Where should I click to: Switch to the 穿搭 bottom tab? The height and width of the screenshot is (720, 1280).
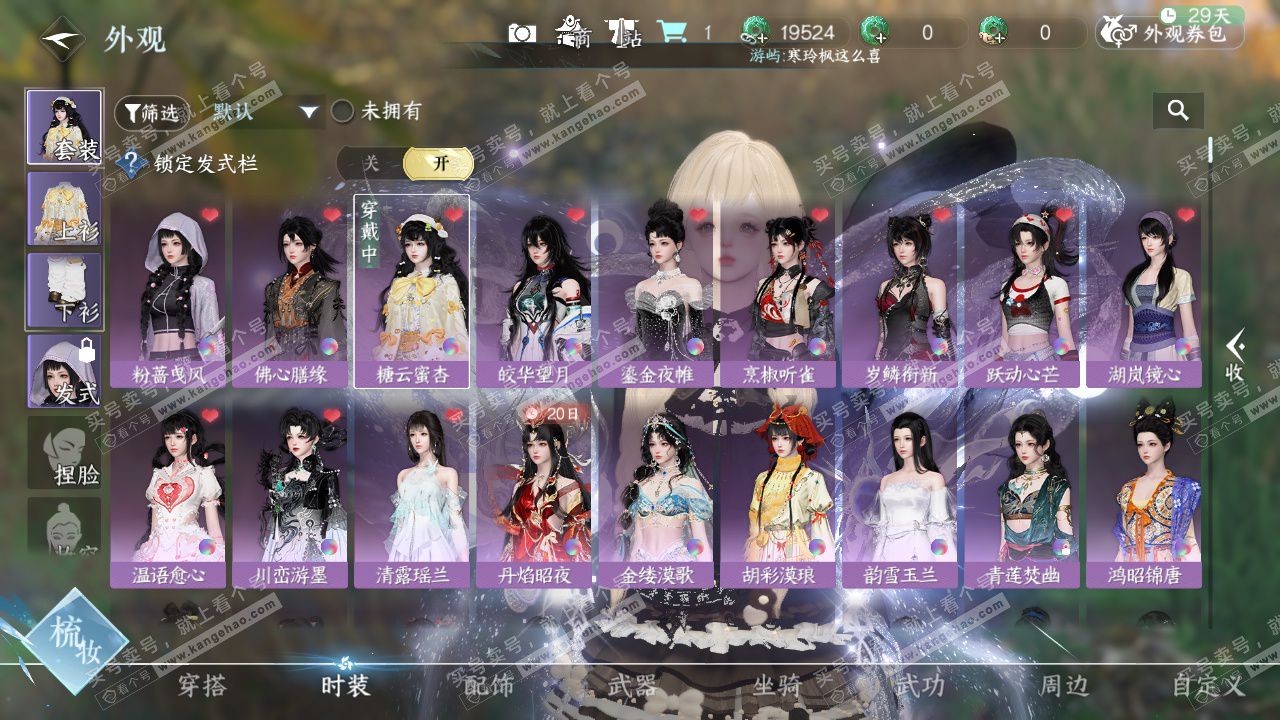tap(202, 685)
